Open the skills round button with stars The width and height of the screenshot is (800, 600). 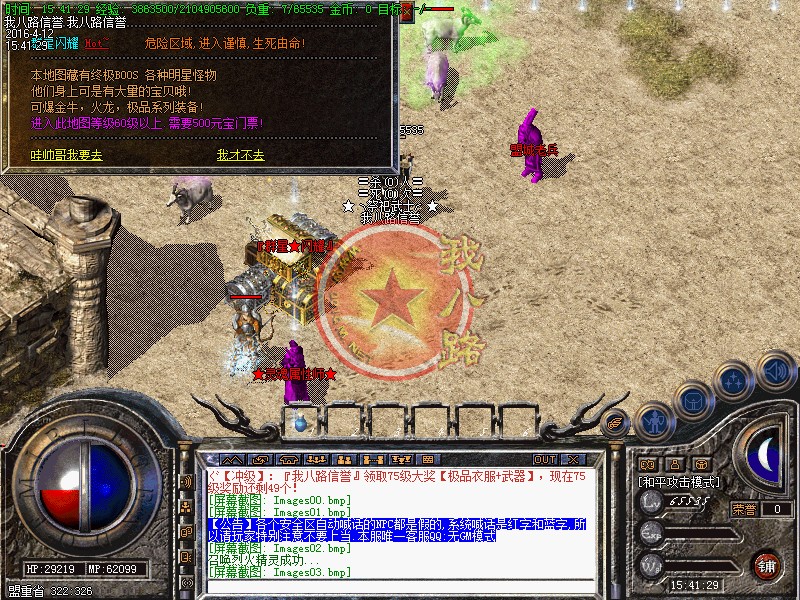coord(735,381)
